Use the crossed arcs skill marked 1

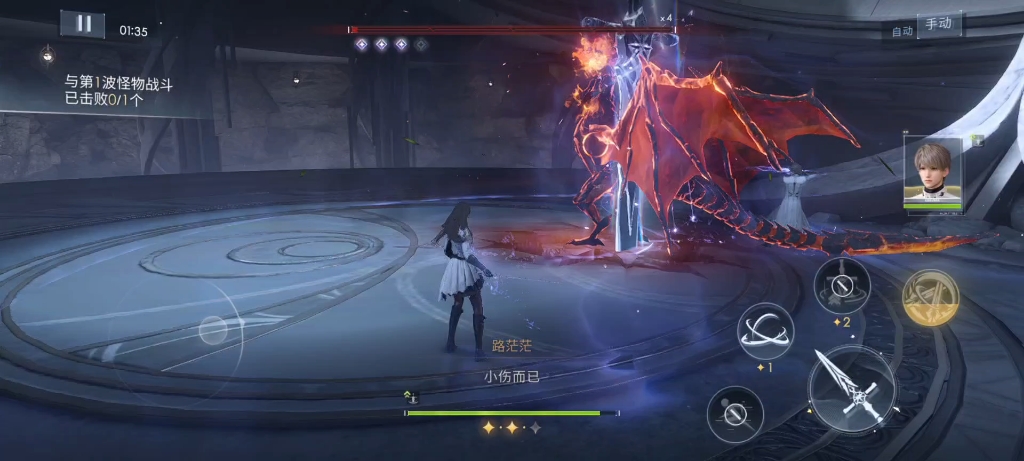[x=765, y=332]
